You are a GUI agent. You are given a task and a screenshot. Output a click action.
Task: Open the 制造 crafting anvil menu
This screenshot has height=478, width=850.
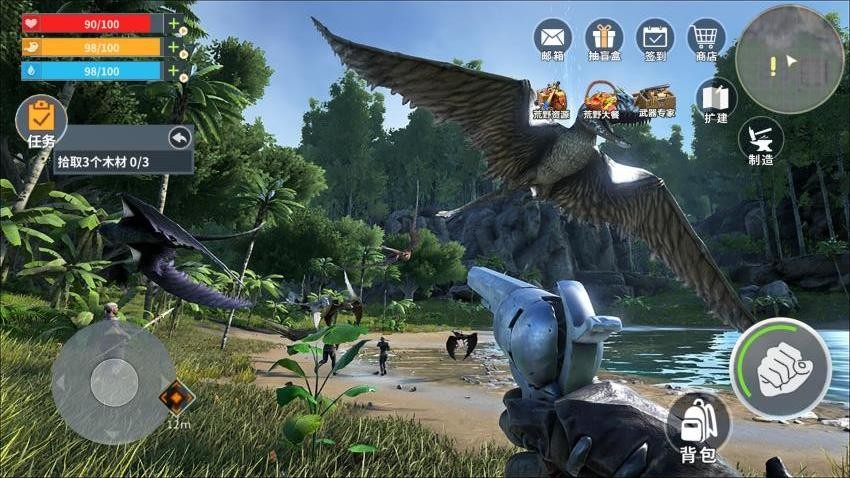tap(760, 142)
